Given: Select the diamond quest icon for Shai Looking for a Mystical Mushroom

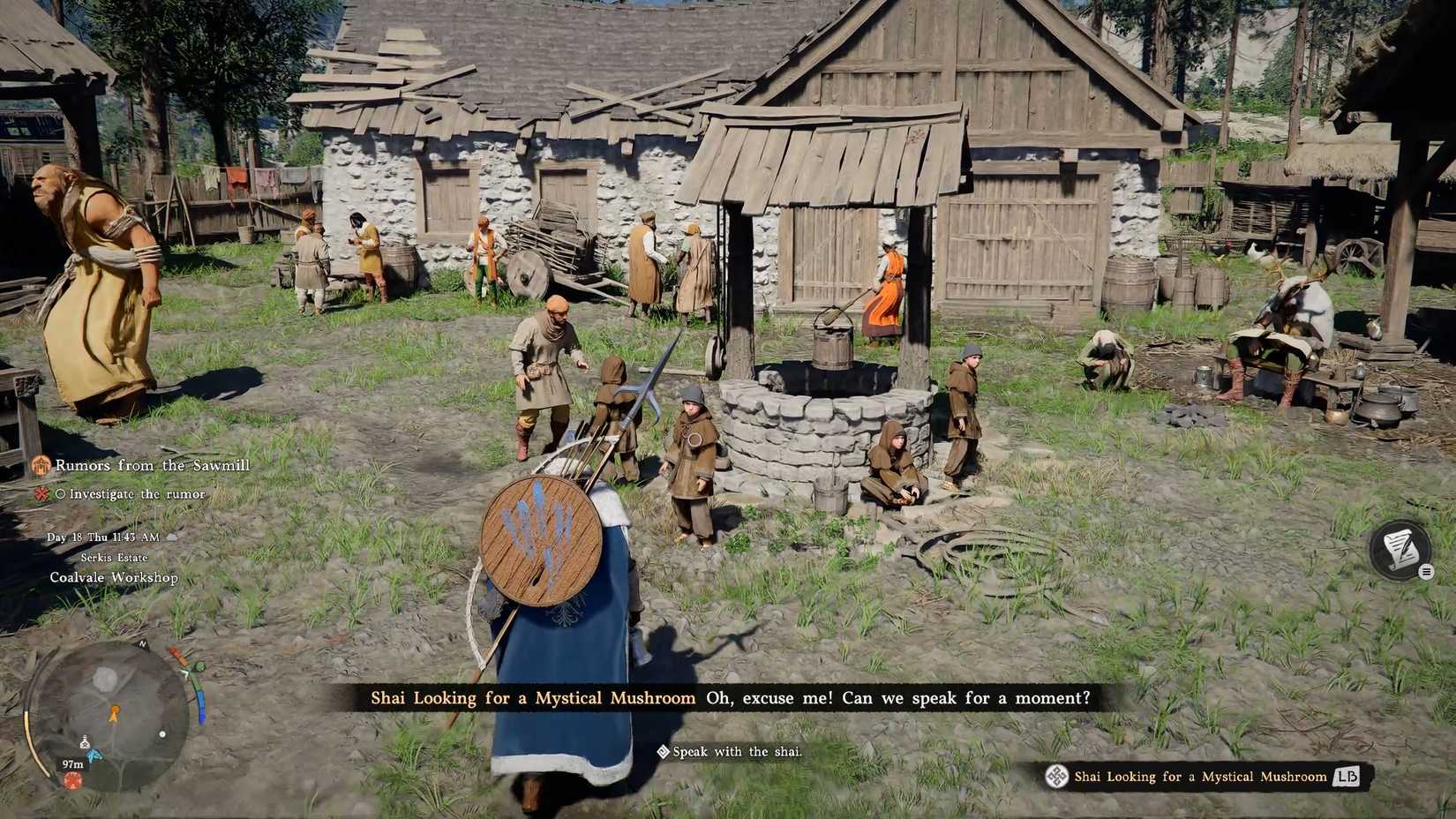Looking at the screenshot, I should pos(1056,777).
